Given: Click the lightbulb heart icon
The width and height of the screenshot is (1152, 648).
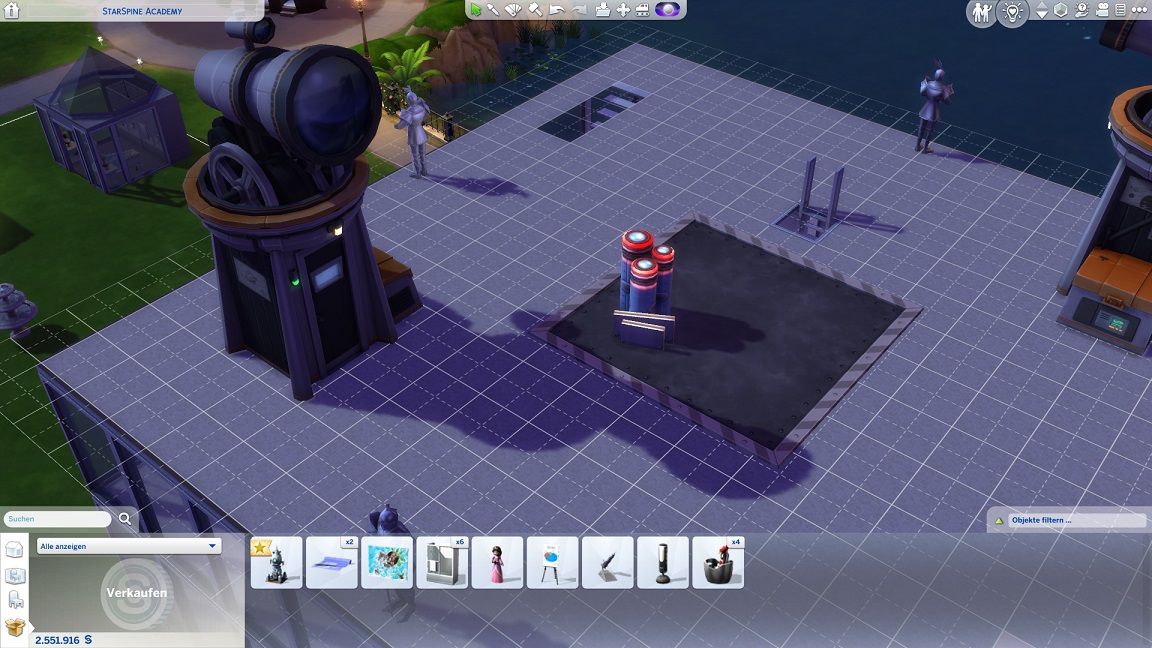Looking at the screenshot, I should 1013,12.
